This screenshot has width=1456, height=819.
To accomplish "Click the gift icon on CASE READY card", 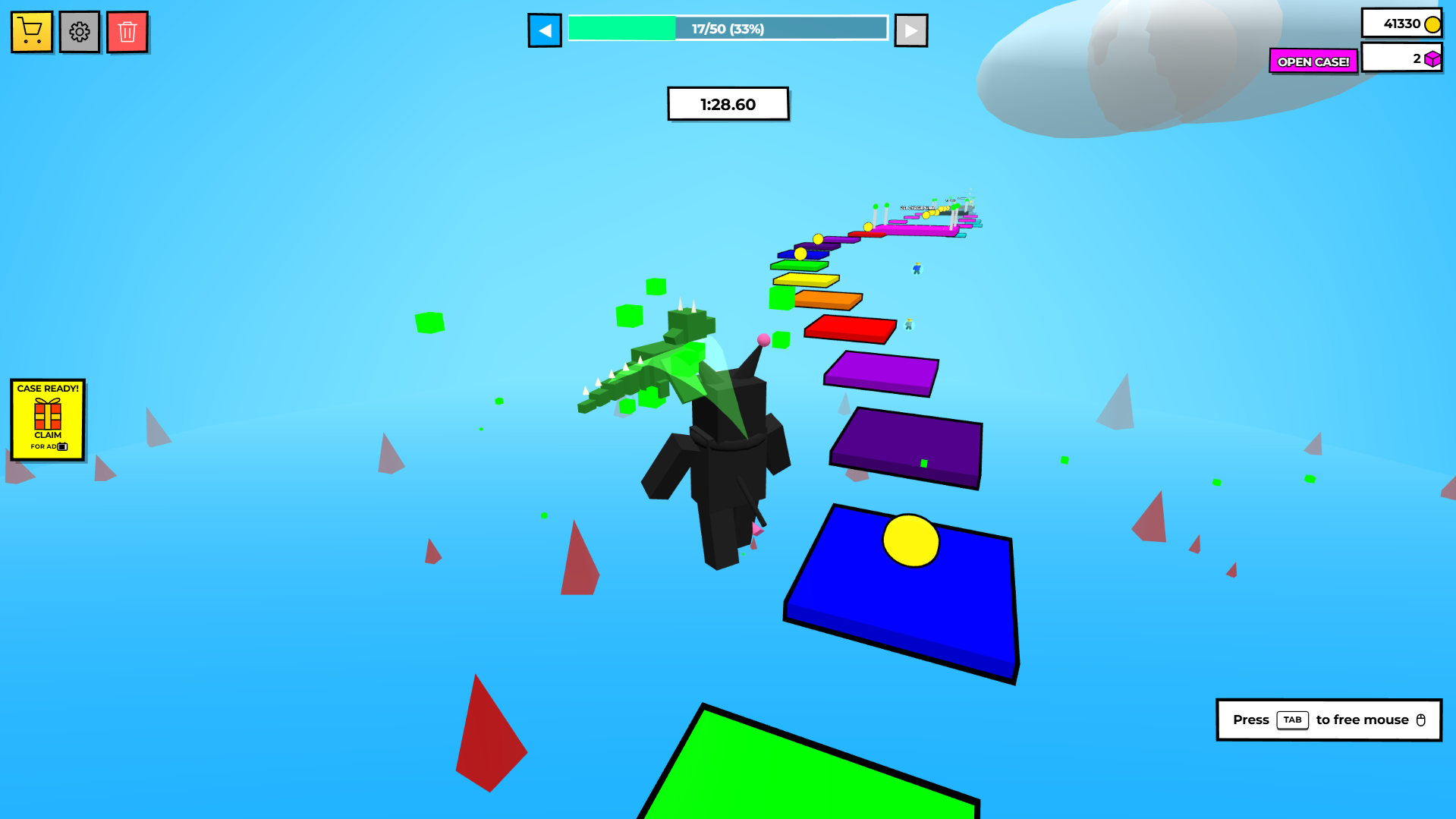I will [x=47, y=414].
